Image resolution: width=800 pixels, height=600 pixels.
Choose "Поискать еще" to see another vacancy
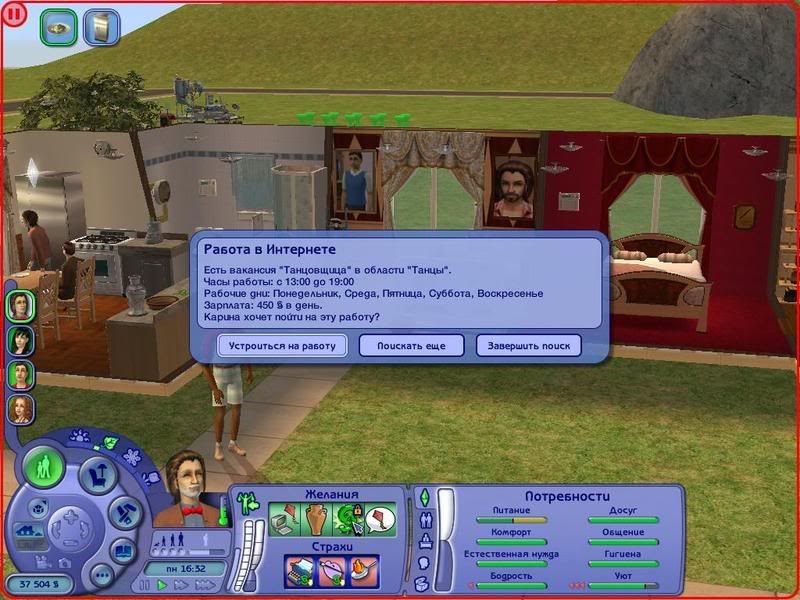click(412, 345)
